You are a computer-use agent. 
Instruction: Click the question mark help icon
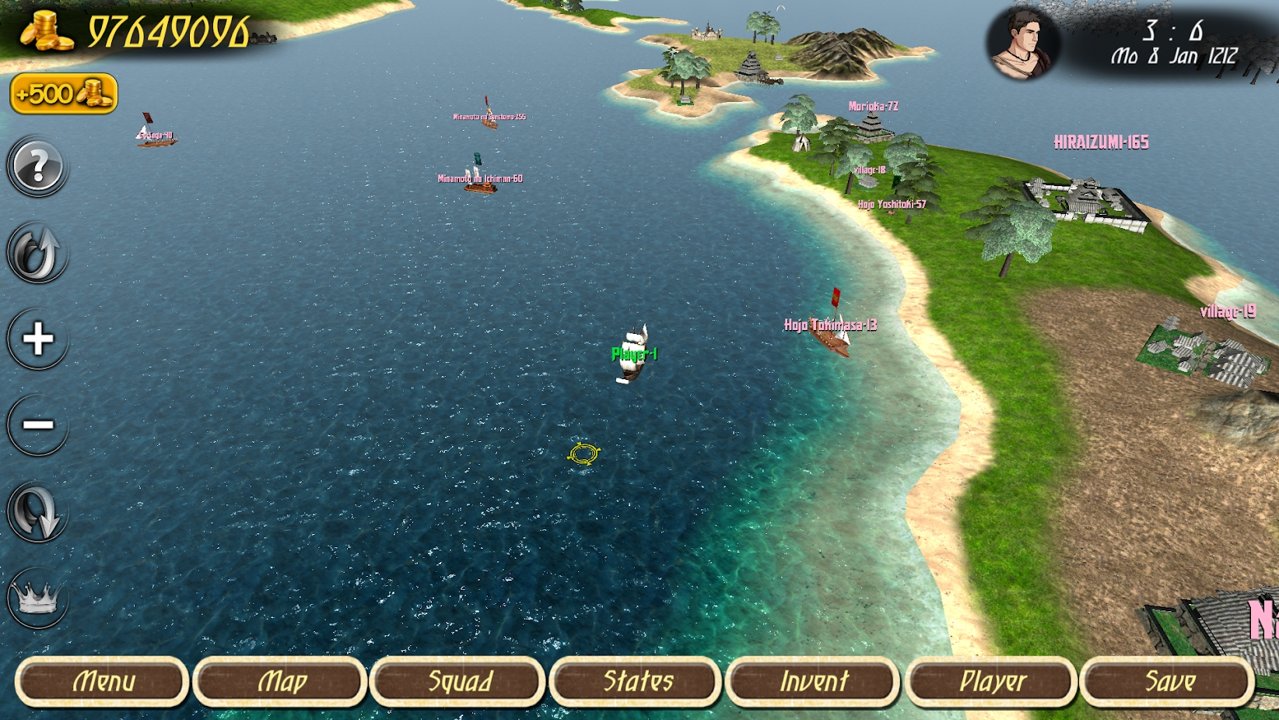click(38, 168)
